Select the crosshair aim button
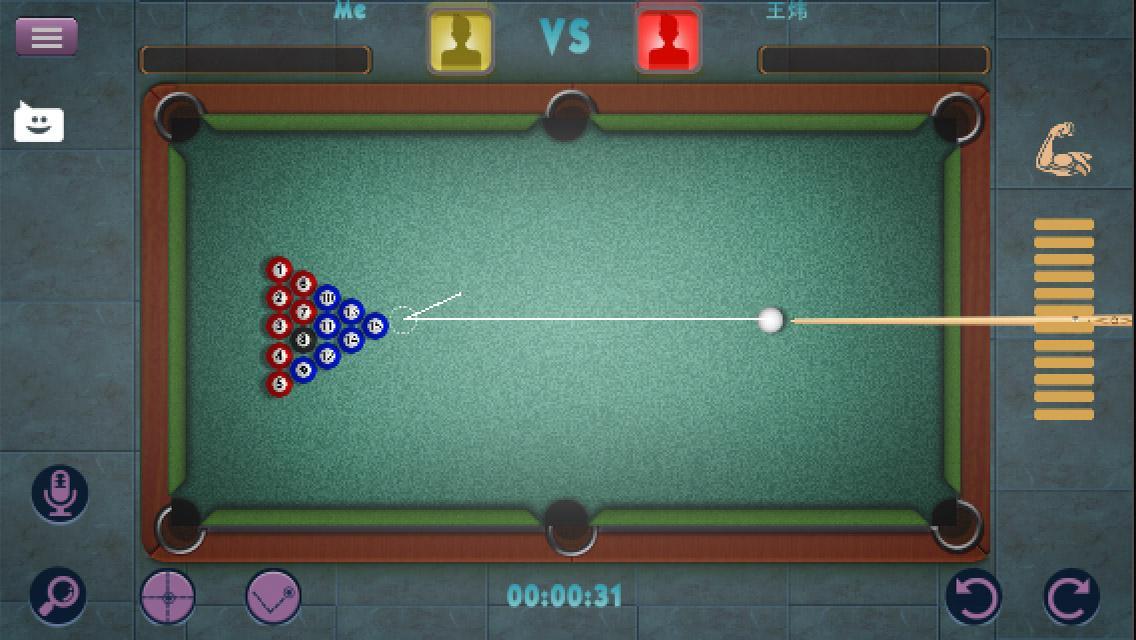Screen dimensions: 1136x640 click(x=168, y=597)
